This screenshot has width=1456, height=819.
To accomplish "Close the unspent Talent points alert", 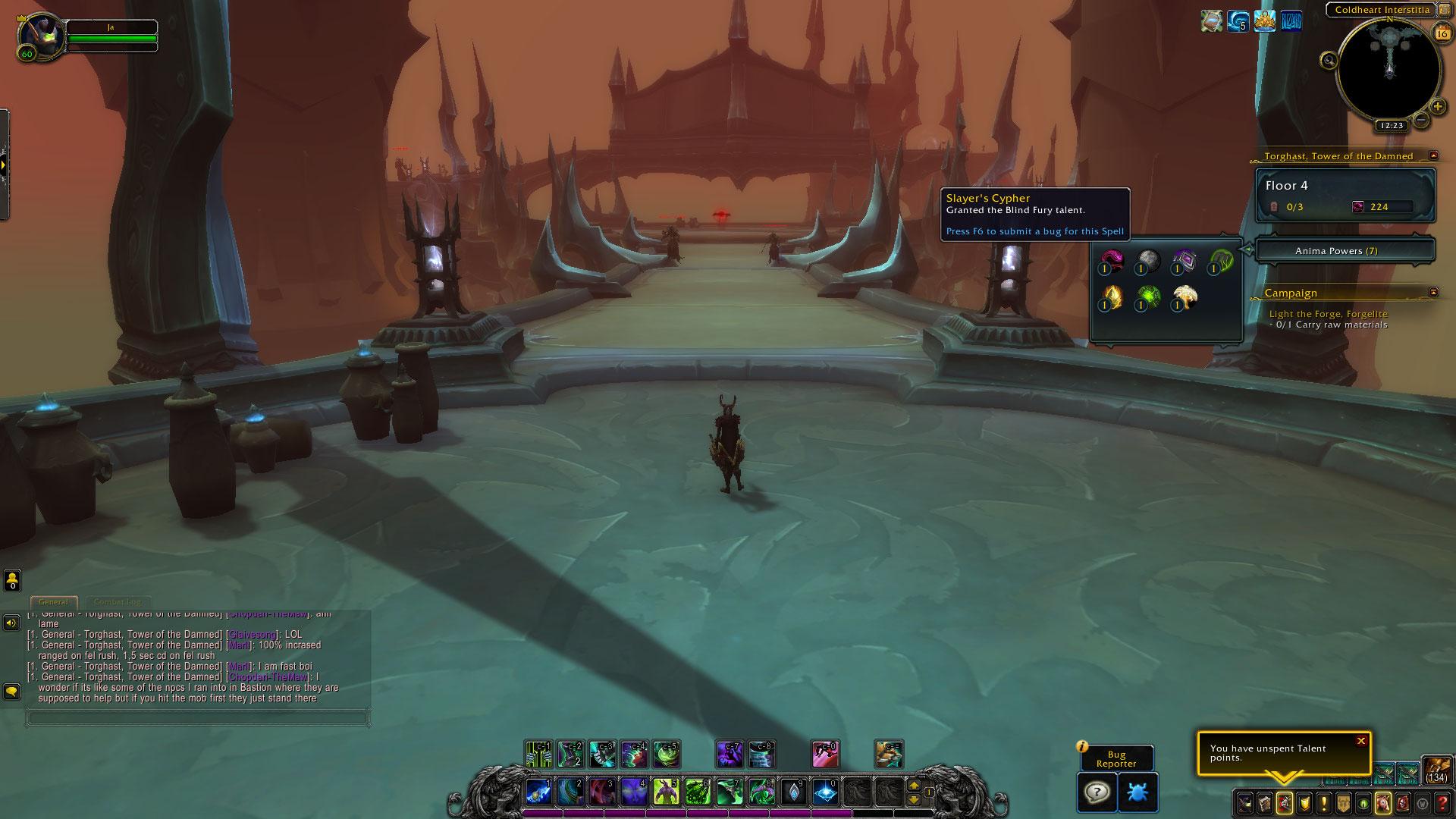I will 1360,741.
